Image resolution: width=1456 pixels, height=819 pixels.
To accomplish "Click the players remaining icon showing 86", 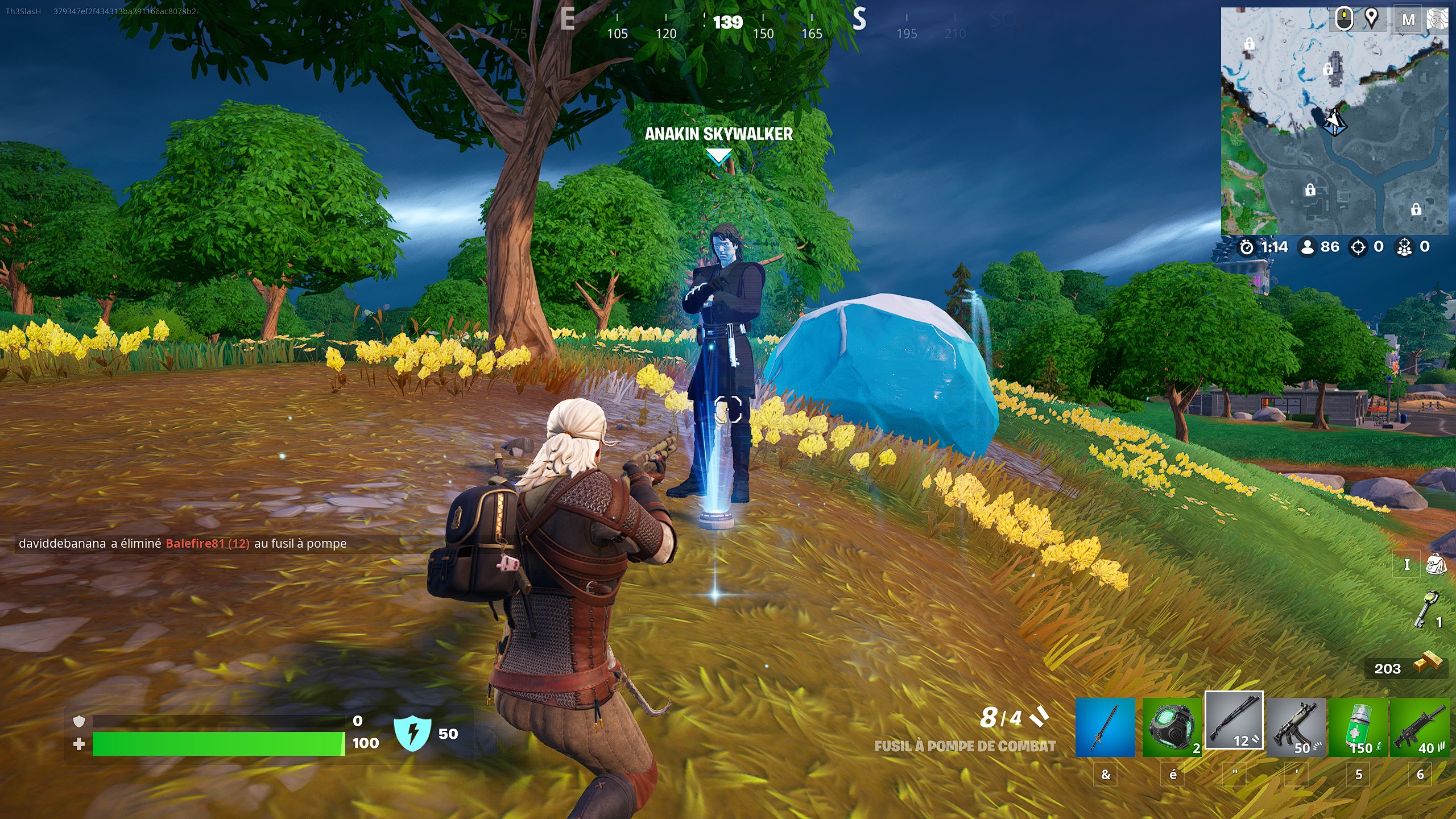I will point(1308,246).
